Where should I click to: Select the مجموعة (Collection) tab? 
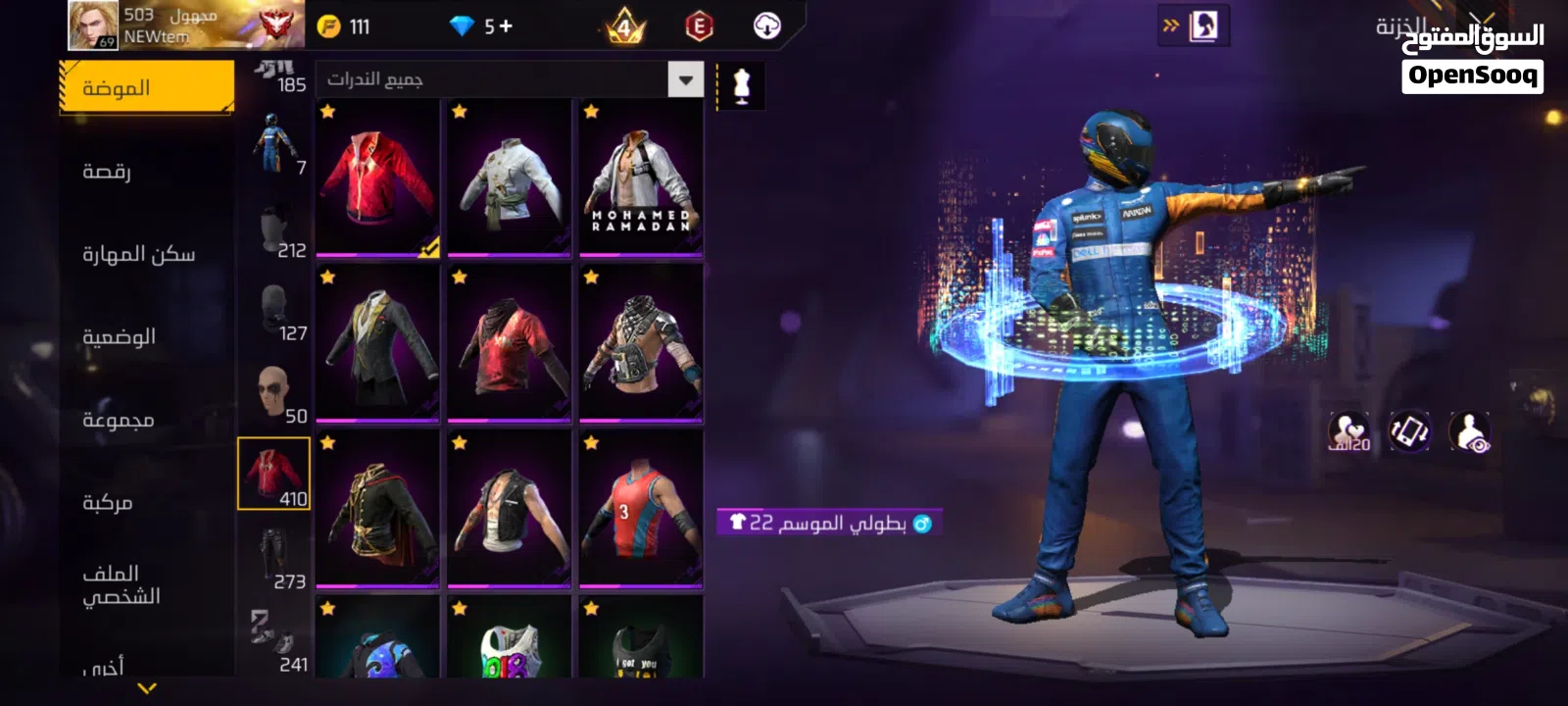click(118, 420)
